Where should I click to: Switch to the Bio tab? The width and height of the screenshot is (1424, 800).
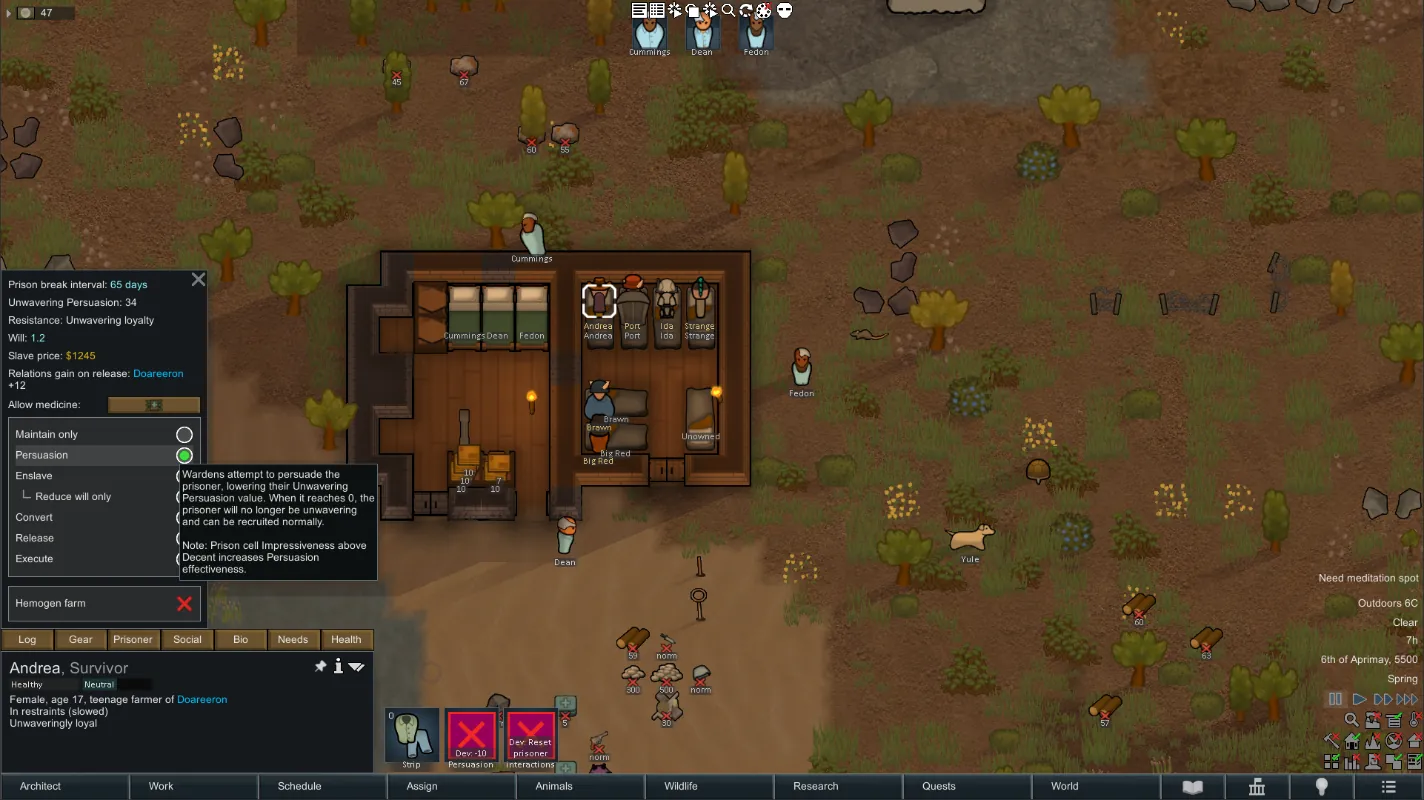[x=240, y=640]
